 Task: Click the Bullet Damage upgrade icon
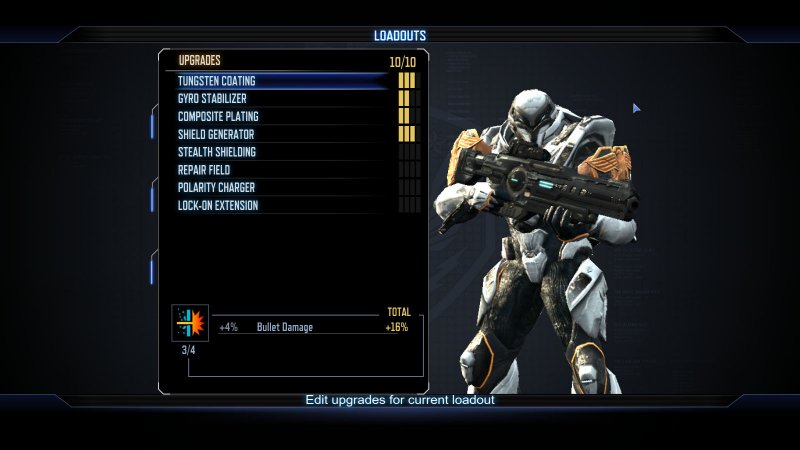190,322
